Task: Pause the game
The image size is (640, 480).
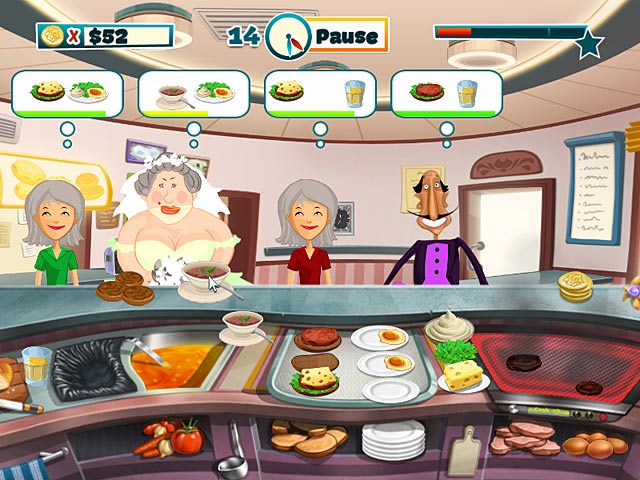Action: point(346,37)
